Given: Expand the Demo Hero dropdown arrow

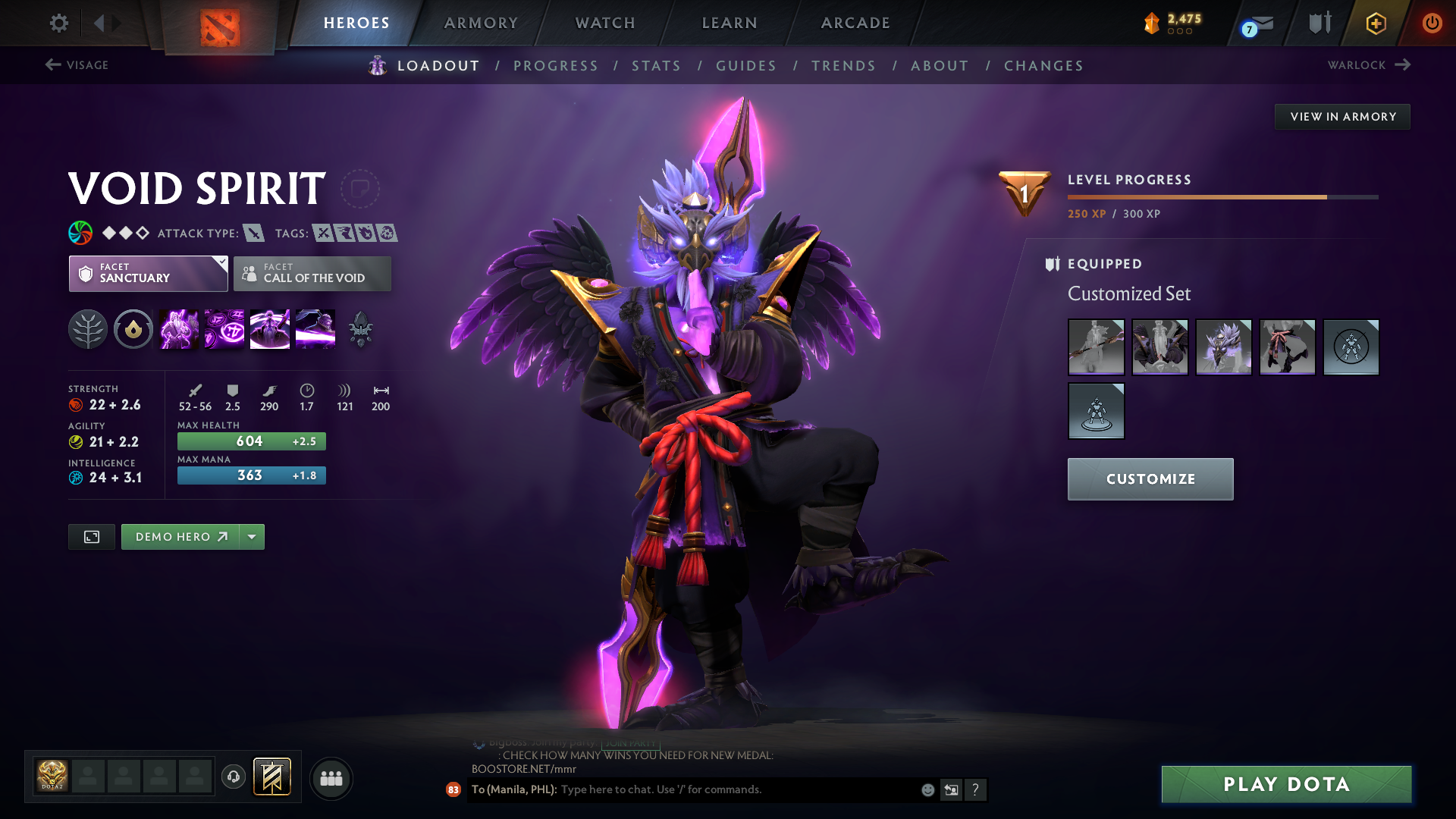Looking at the screenshot, I should click(252, 536).
